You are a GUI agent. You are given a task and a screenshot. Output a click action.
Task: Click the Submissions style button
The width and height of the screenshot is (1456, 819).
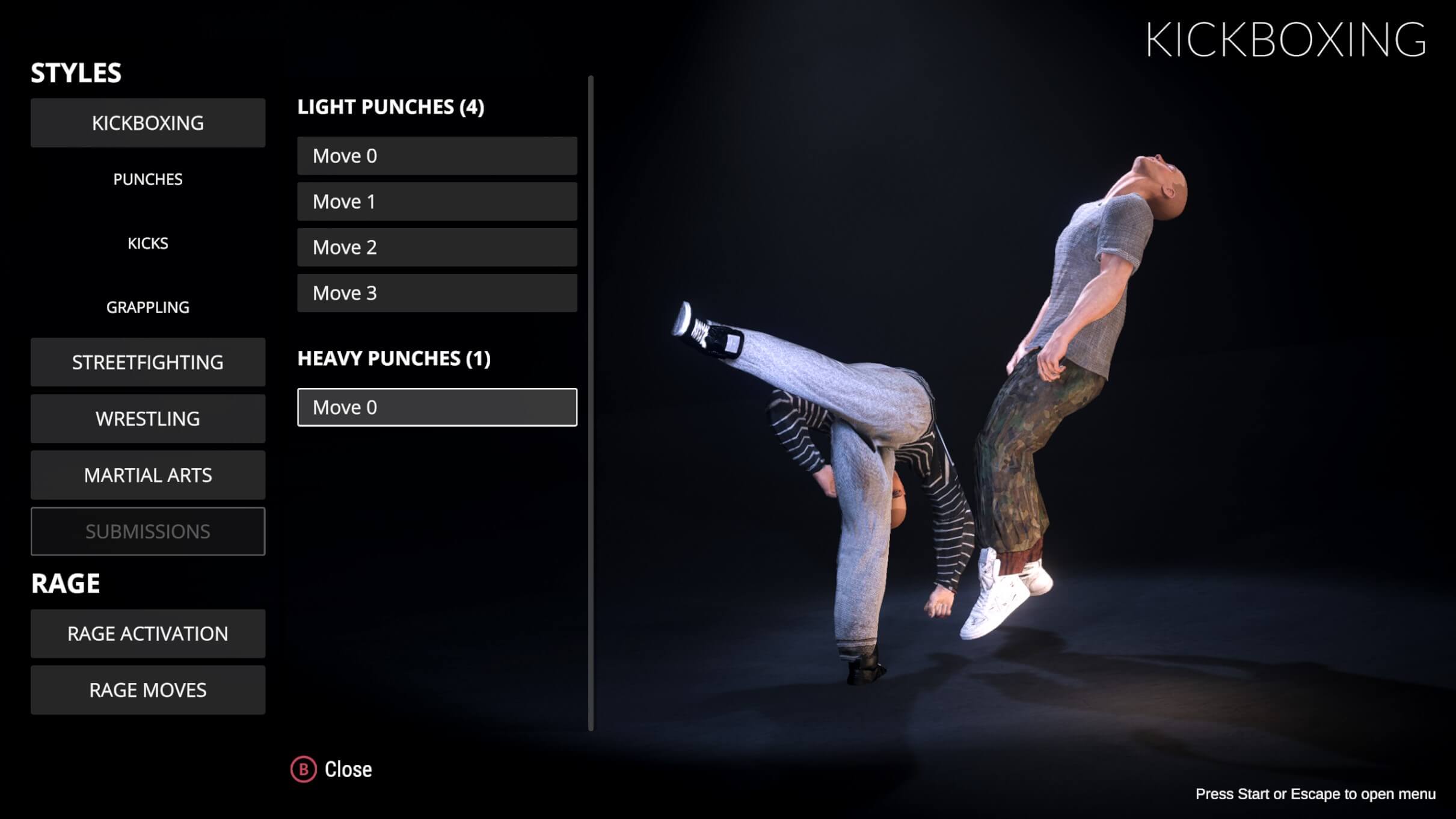[x=147, y=531]
